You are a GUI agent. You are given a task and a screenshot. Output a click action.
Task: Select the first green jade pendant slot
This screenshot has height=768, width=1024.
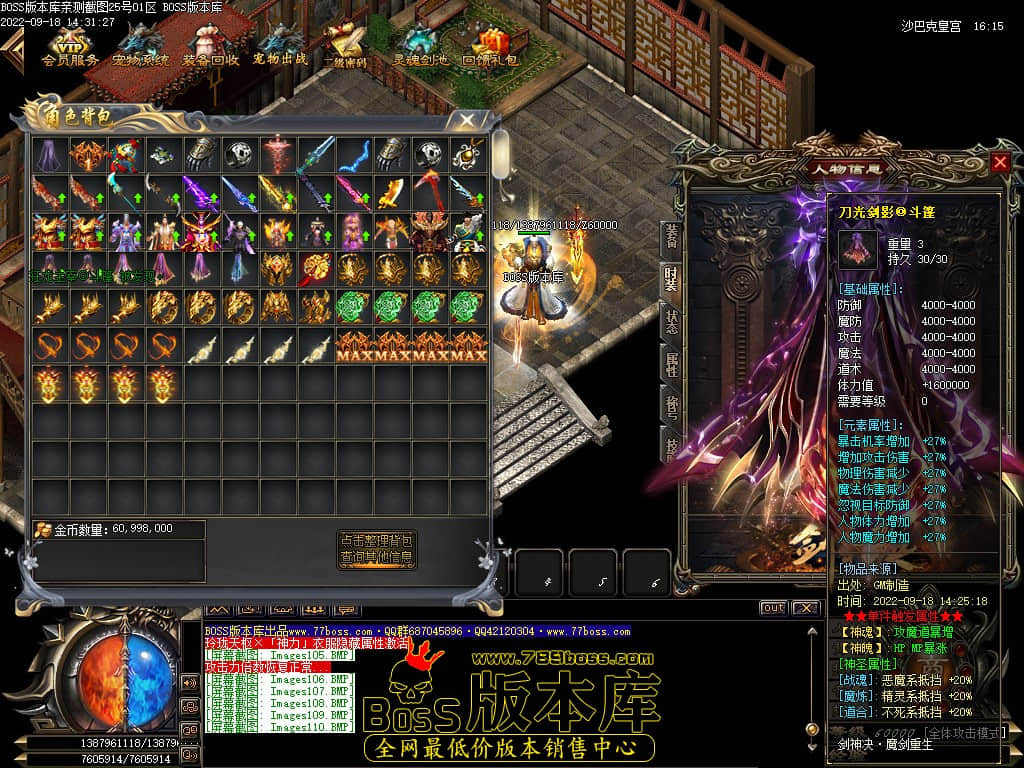pyautogui.click(x=353, y=307)
